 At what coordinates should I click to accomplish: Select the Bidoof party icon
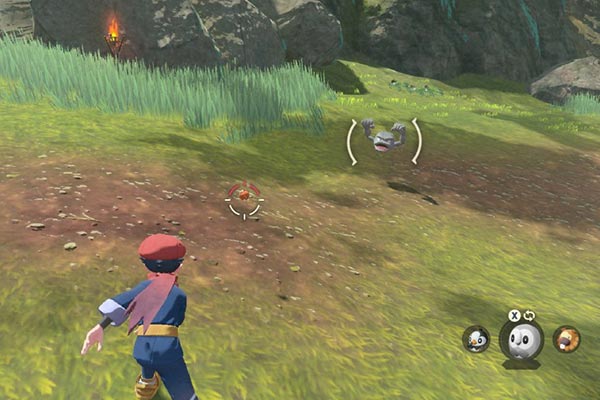point(566,339)
